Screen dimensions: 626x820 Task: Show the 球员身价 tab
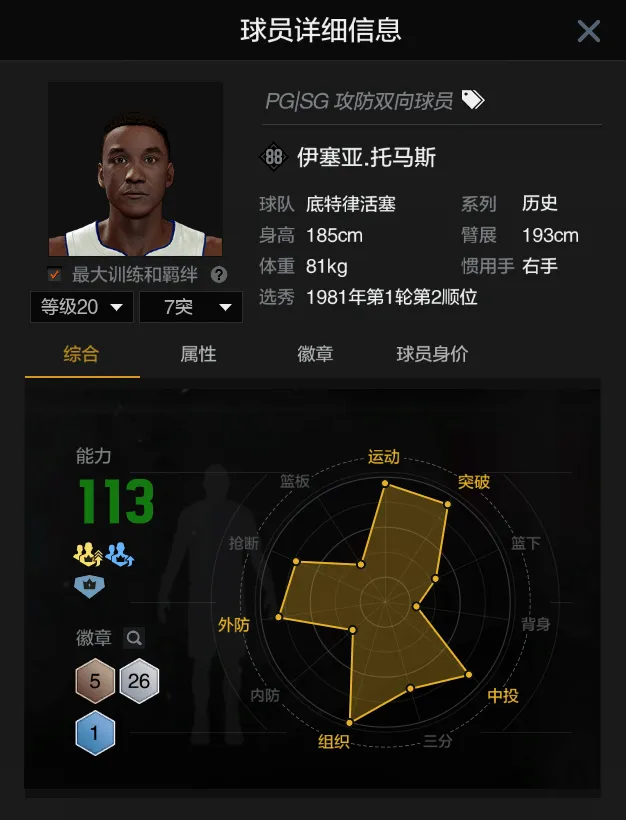432,354
